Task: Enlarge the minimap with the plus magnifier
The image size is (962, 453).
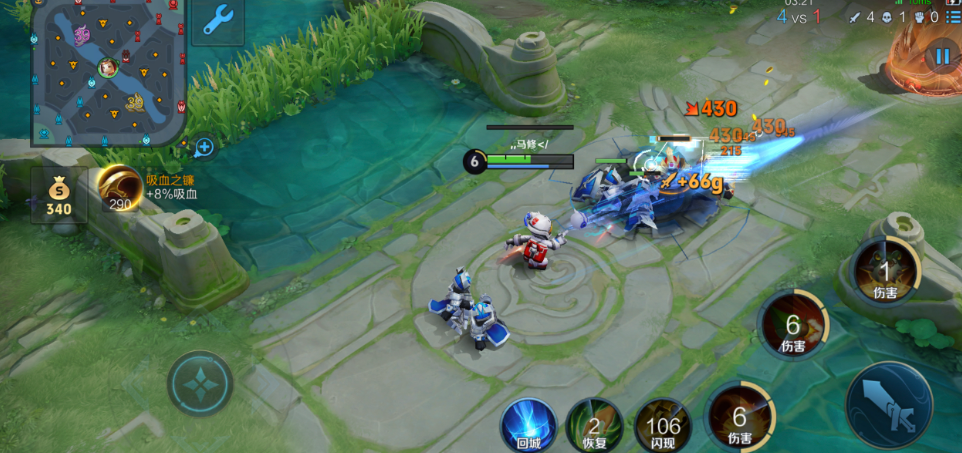Action: coord(204,148)
